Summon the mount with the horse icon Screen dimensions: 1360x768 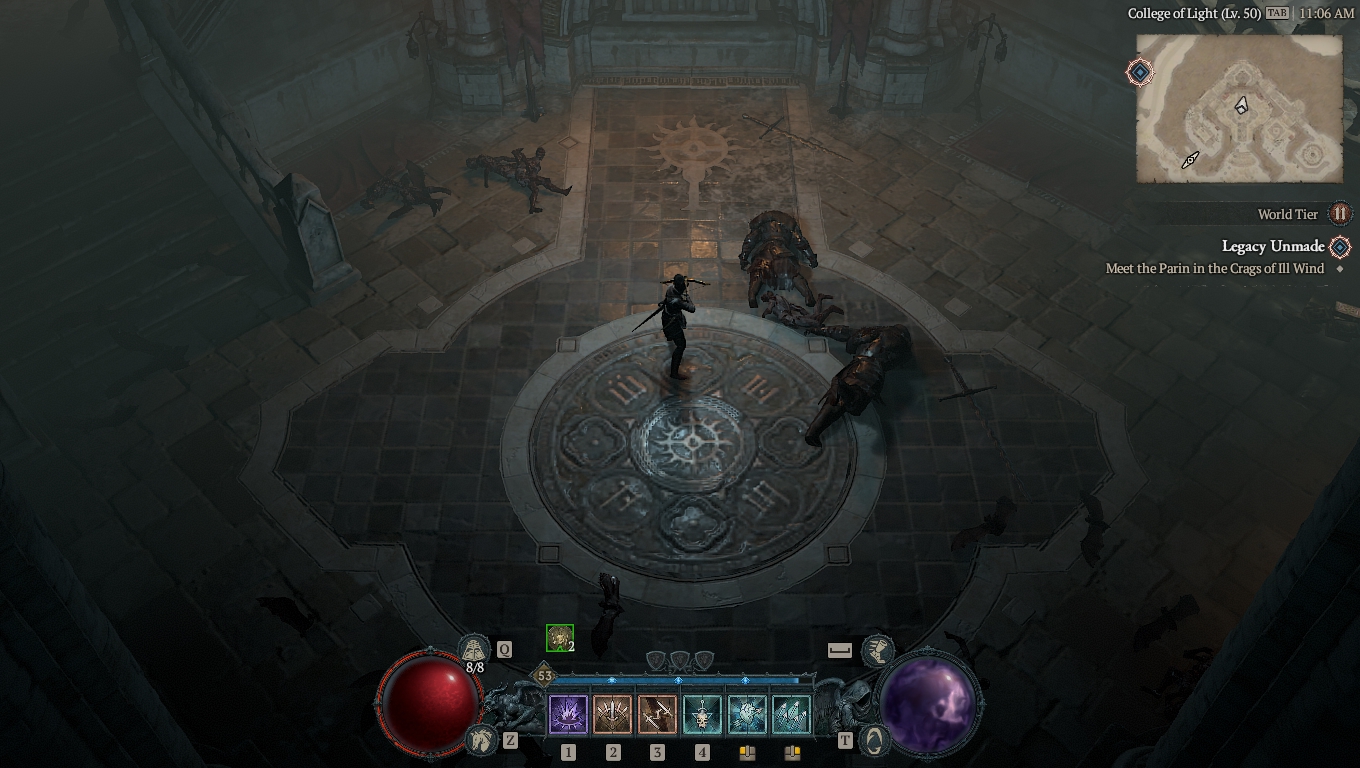coord(481,740)
